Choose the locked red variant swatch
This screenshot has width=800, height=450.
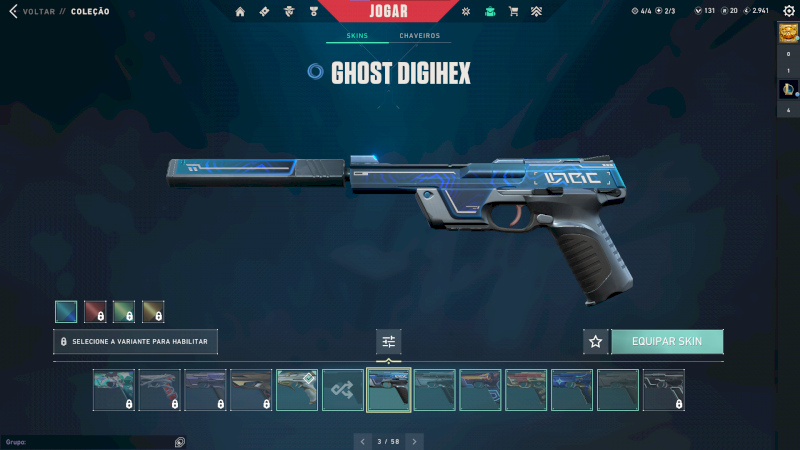pyautogui.click(x=95, y=312)
